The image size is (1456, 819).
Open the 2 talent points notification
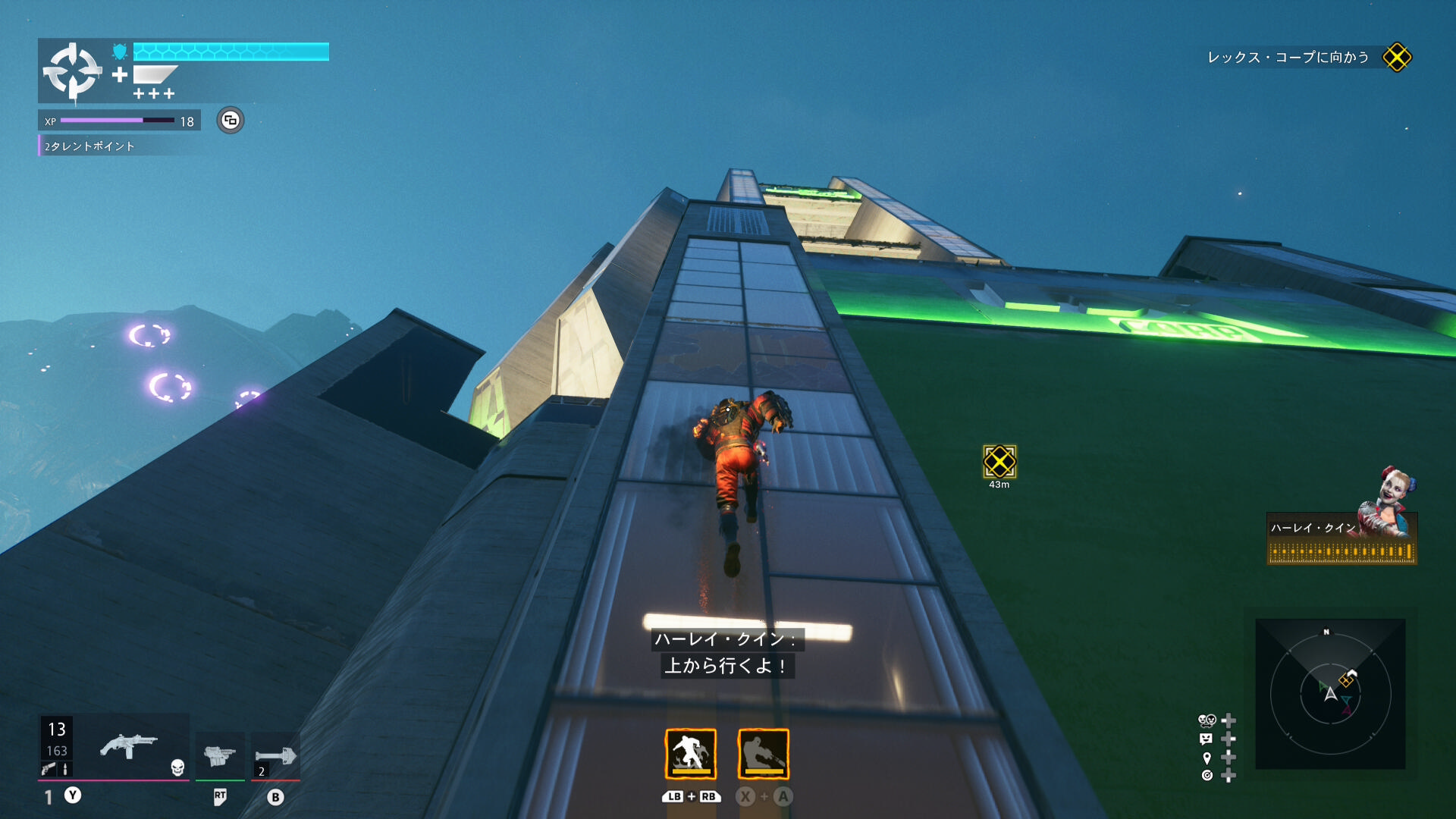click(89, 146)
